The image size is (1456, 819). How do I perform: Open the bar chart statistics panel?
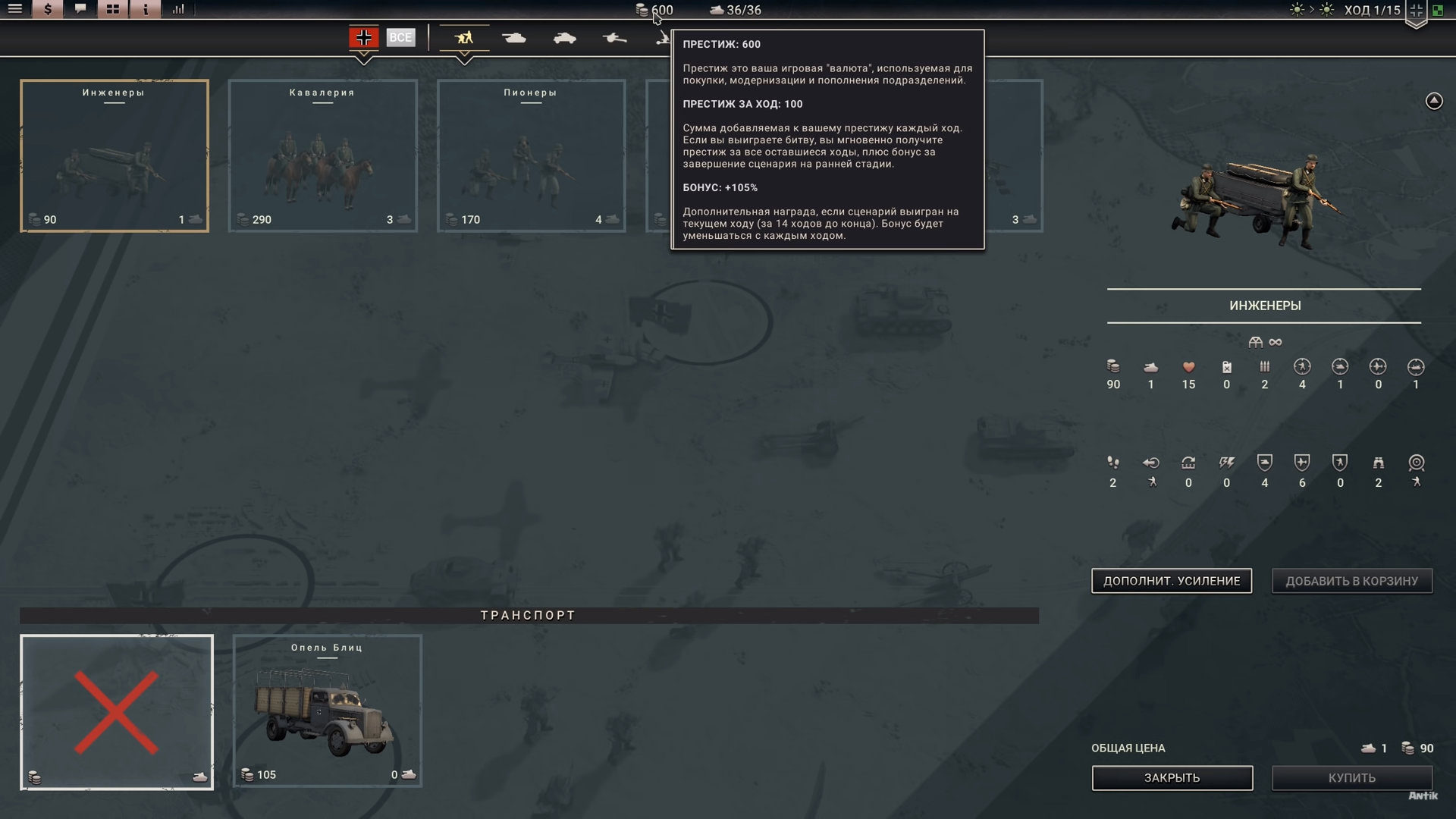coord(178,9)
